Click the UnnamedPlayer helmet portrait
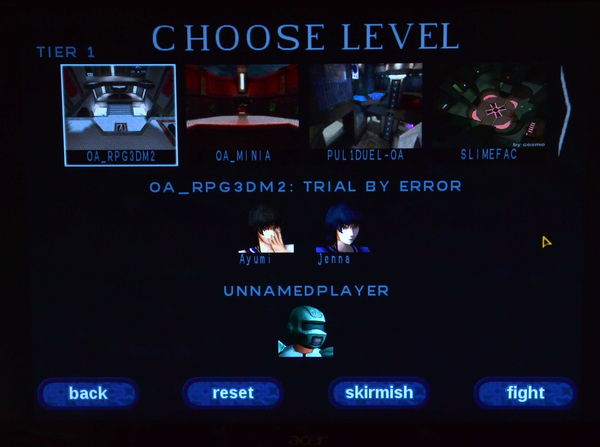This screenshot has height=447, width=600. [x=305, y=331]
